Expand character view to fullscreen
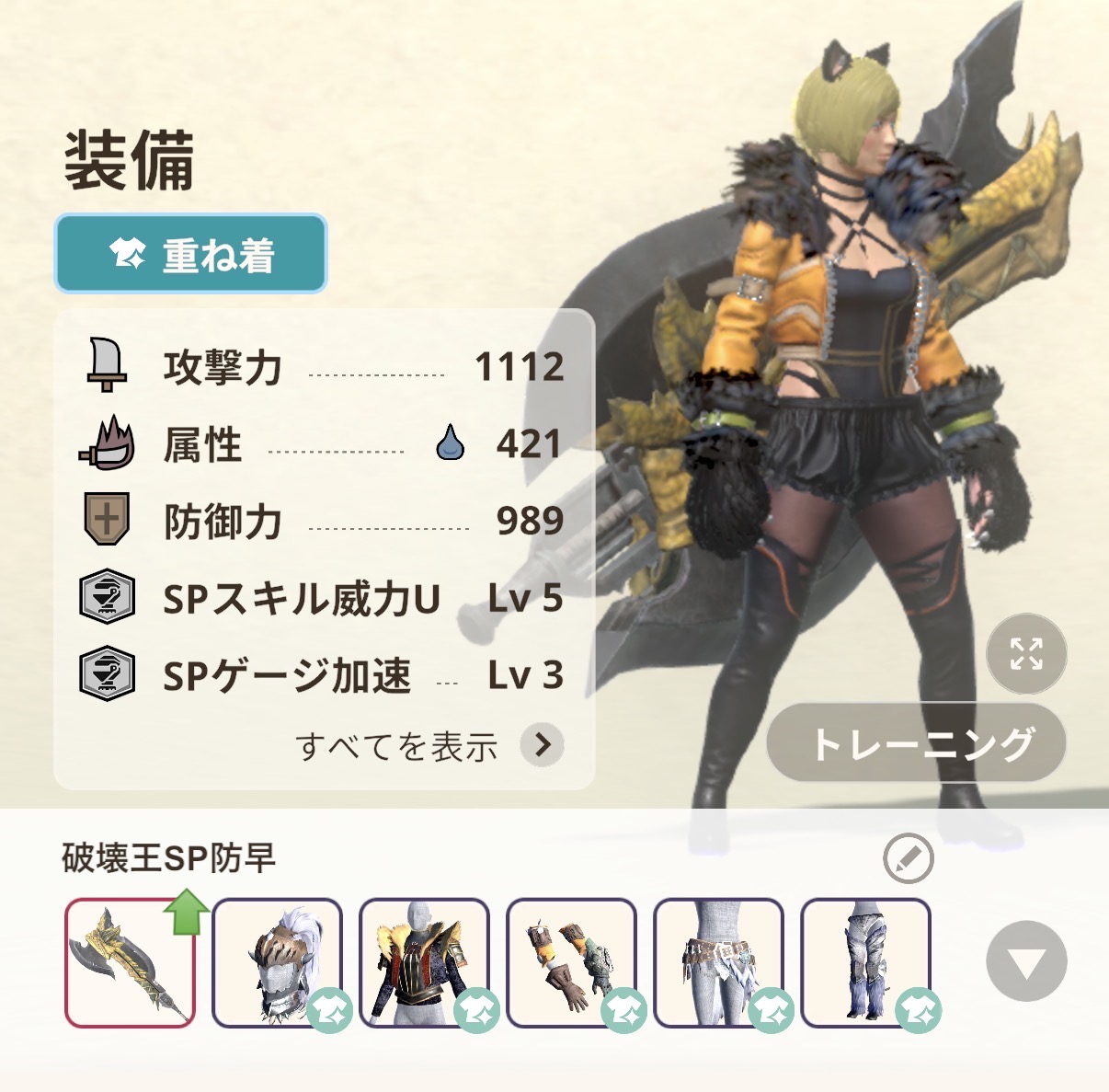Image resolution: width=1109 pixels, height=1092 pixels. (1026, 654)
